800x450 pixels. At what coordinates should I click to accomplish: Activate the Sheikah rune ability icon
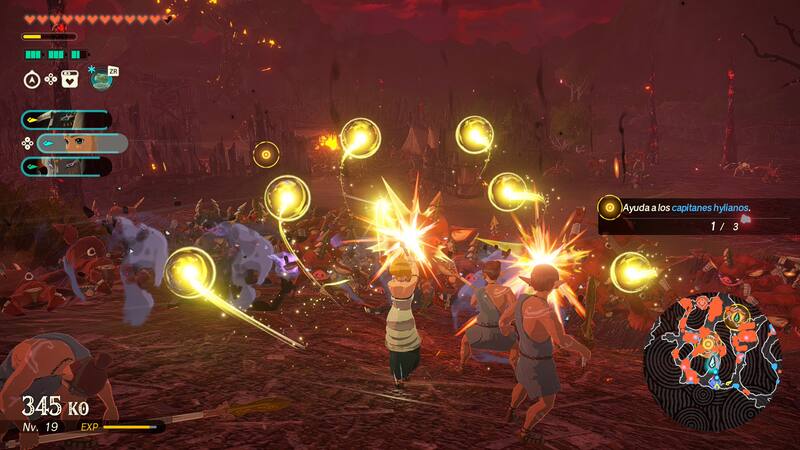click(x=100, y=80)
